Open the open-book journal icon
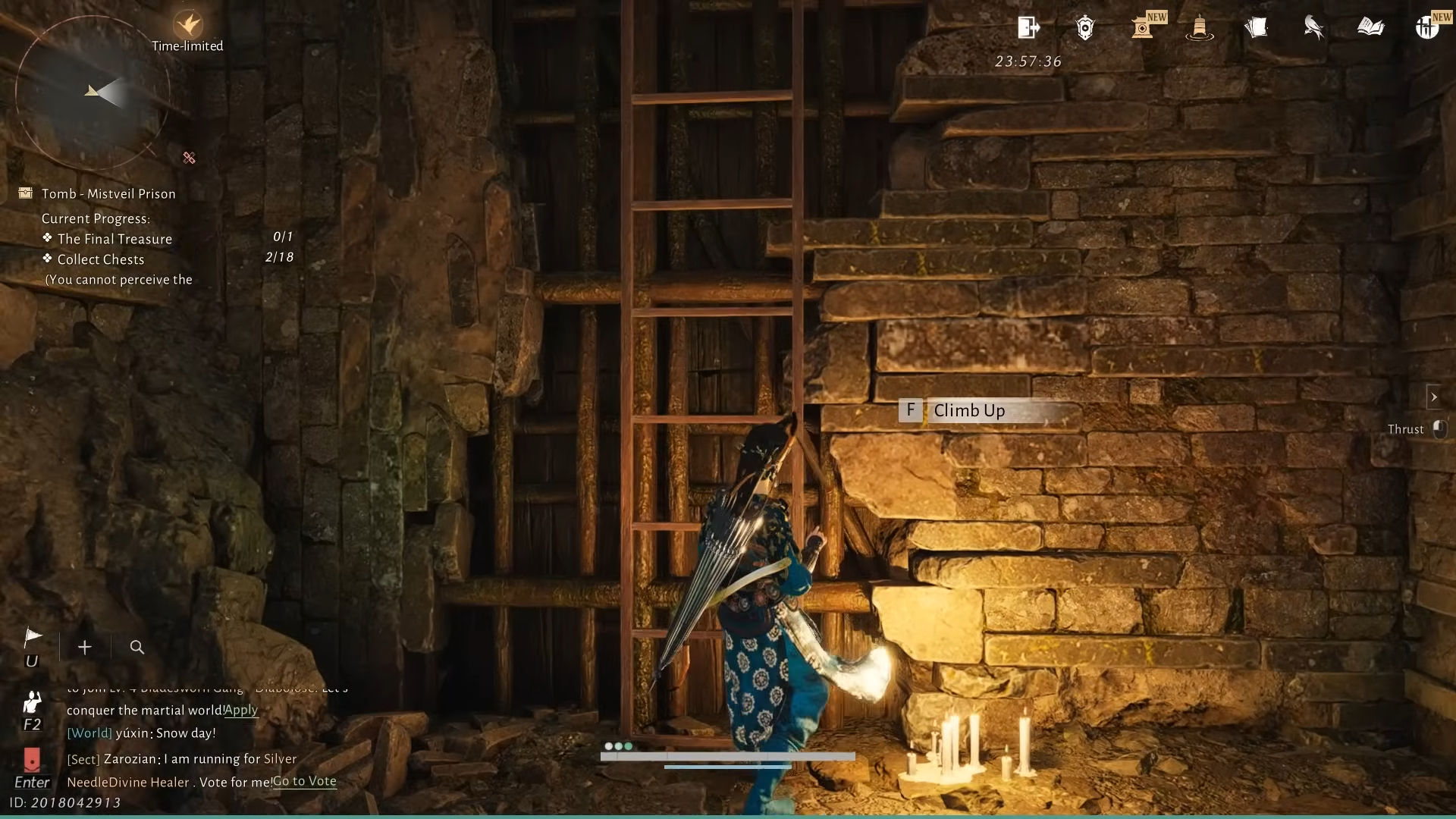 point(1370,28)
